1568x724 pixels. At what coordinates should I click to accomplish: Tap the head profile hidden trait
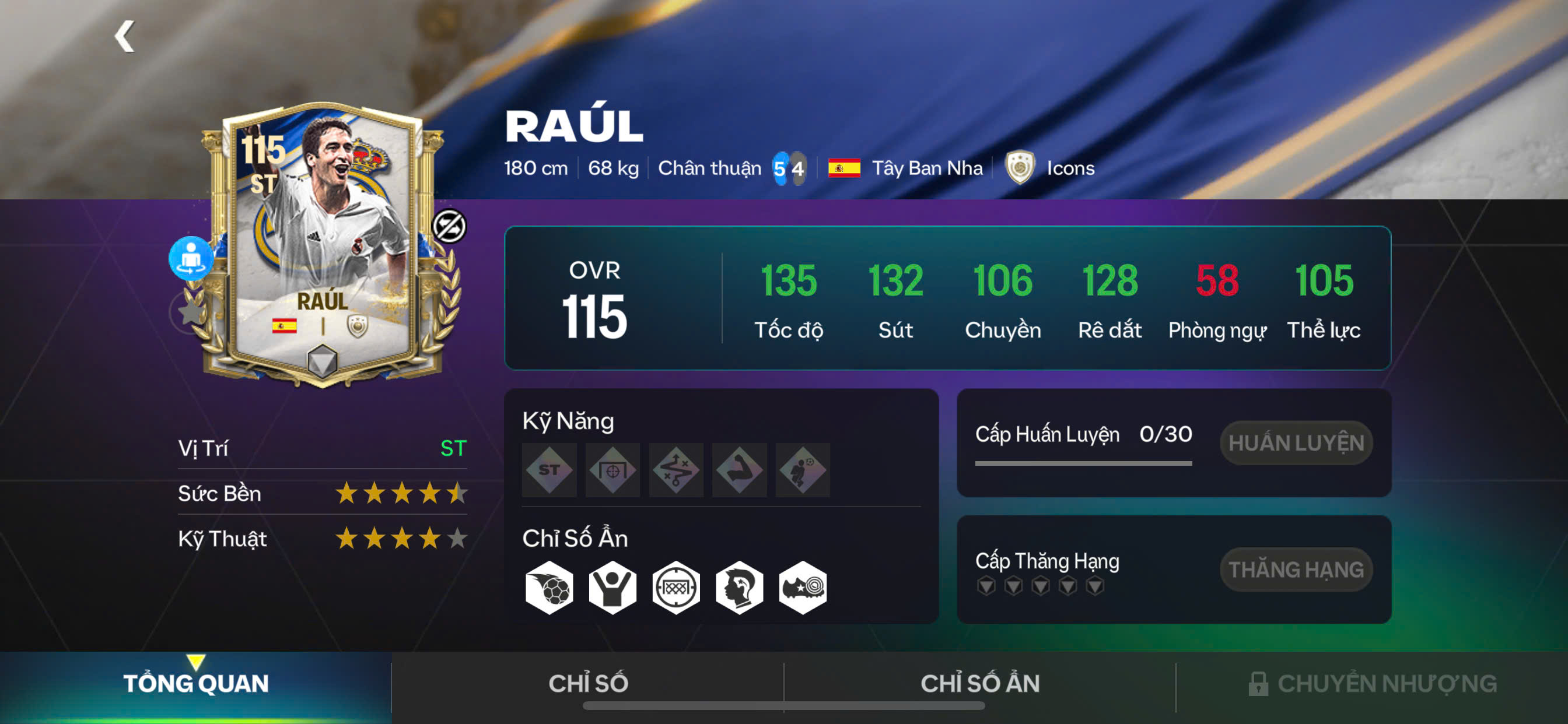coord(739,588)
